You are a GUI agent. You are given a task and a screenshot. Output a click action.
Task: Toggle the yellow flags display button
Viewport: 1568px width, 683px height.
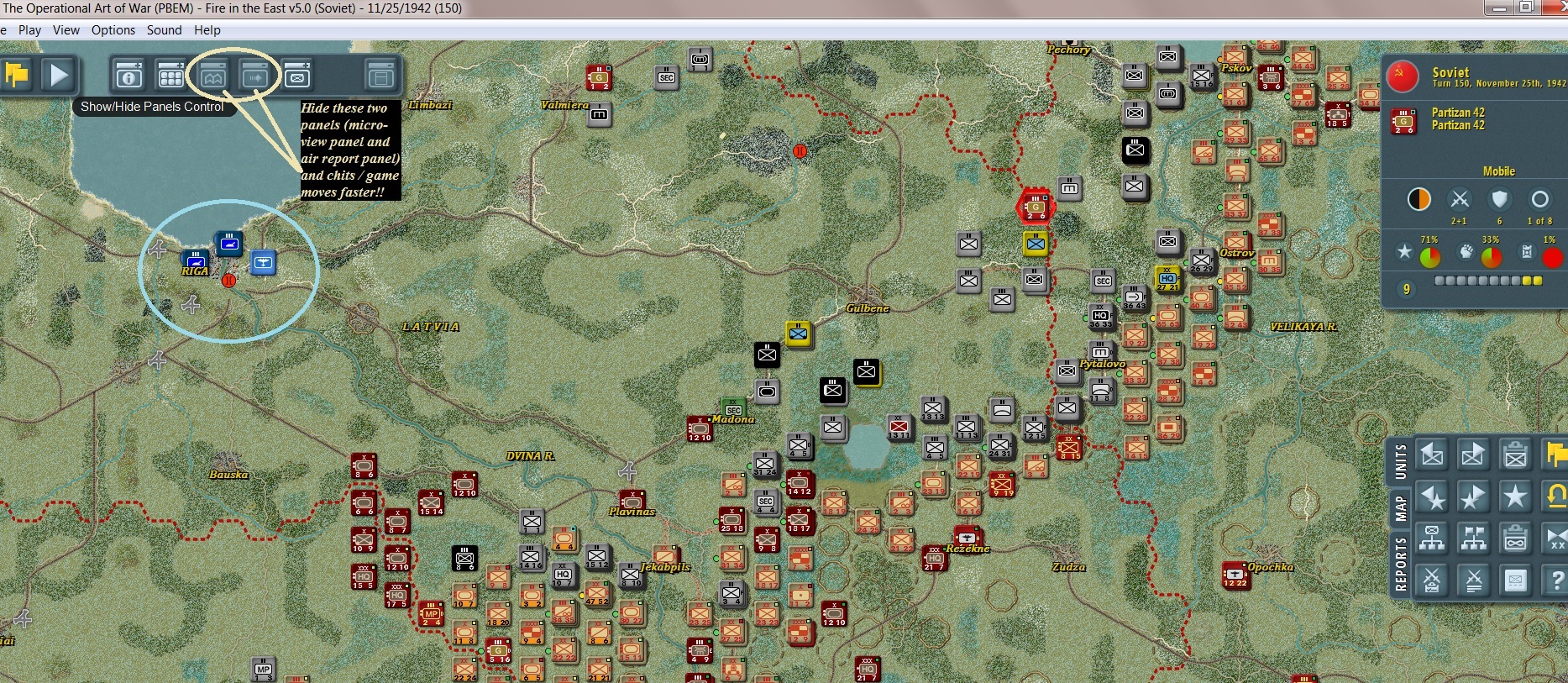coord(1556,454)
